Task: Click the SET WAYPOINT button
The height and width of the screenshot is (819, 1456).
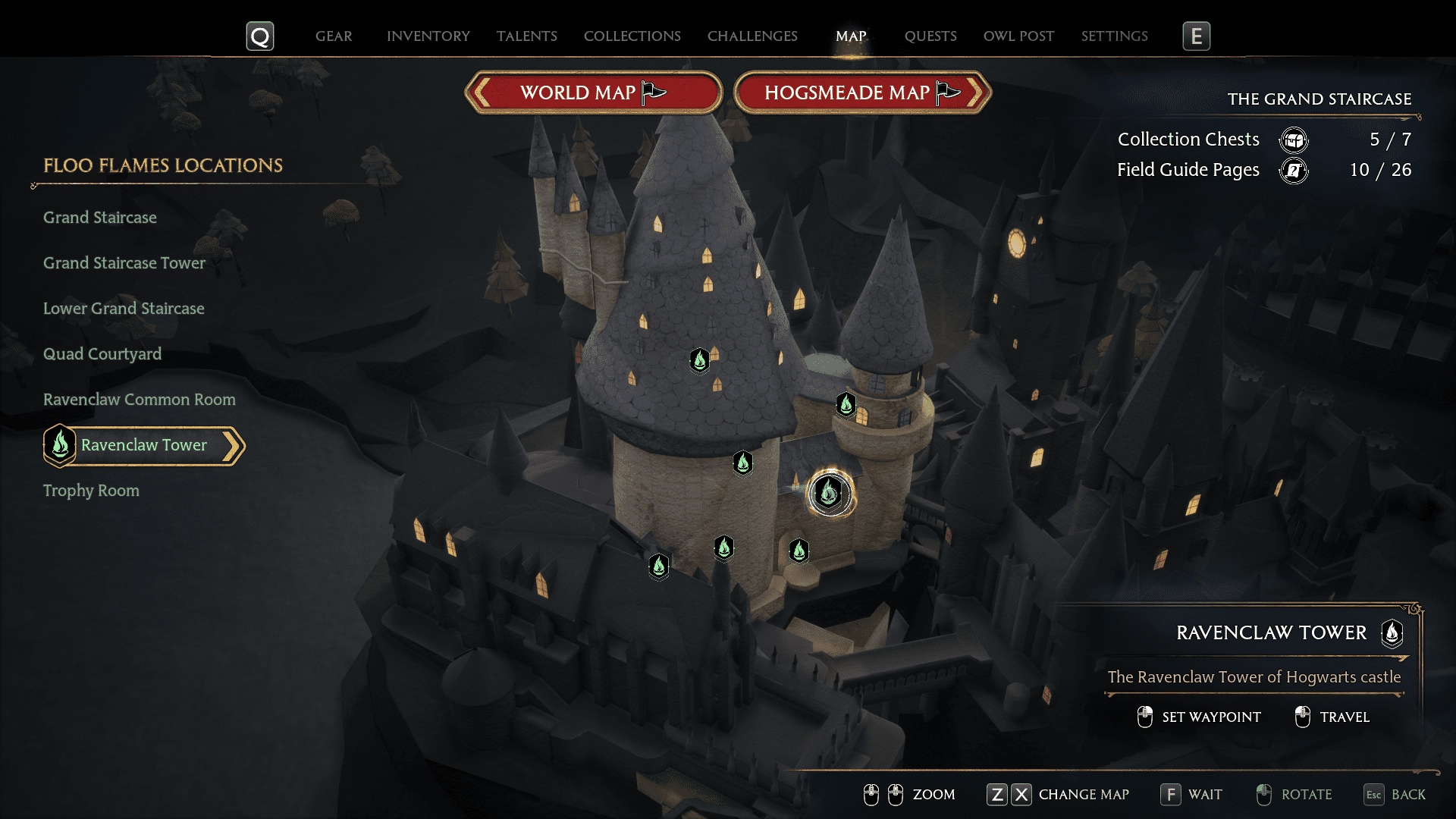Action: [x=1198, y=717]
